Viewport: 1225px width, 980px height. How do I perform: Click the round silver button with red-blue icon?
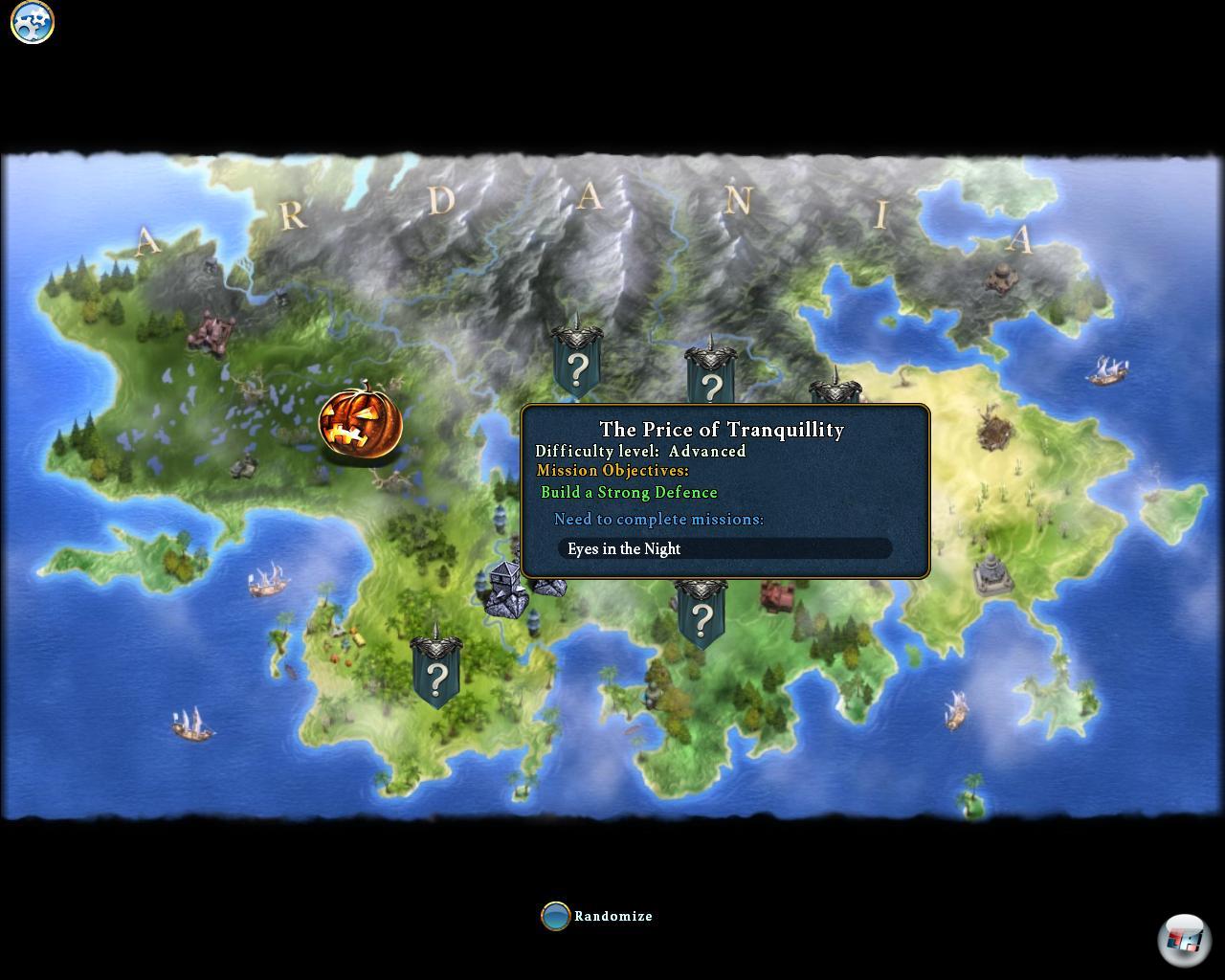[1185, 940]
